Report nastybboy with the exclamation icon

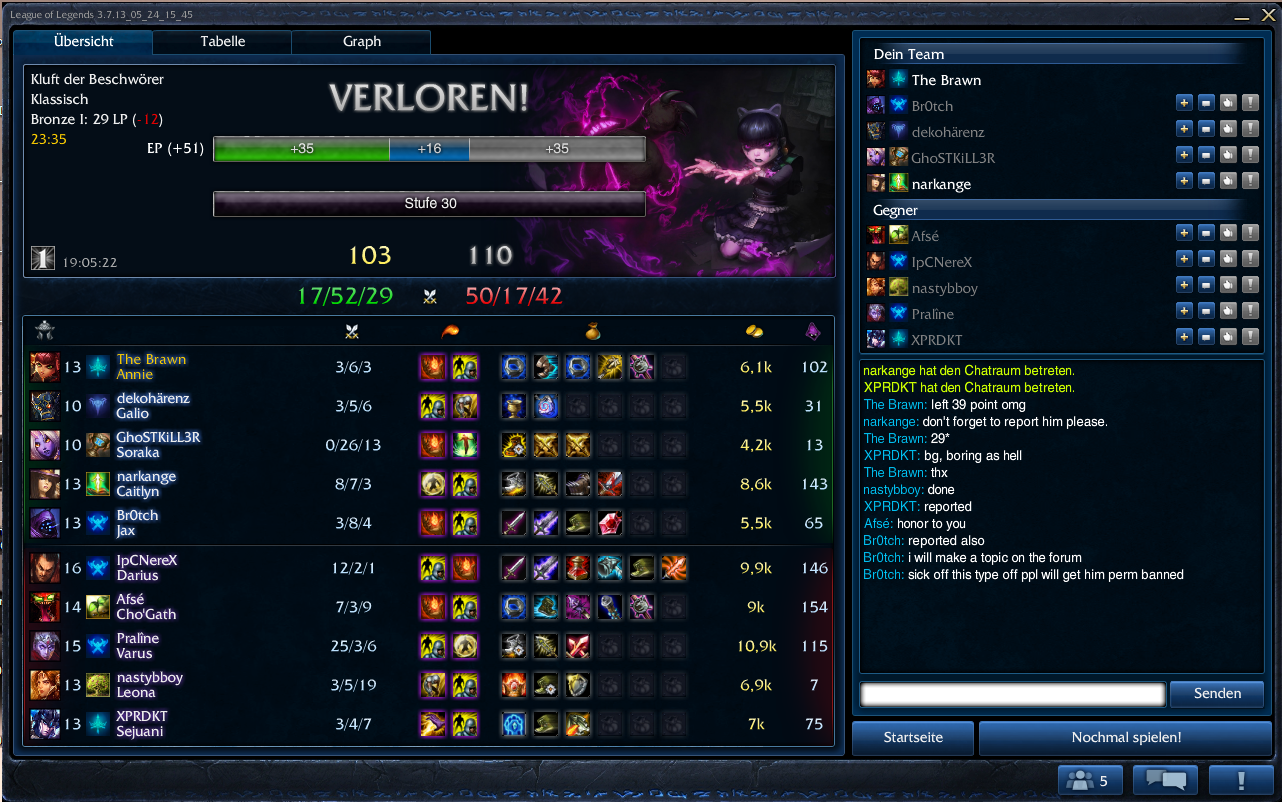click(1250, 284)
